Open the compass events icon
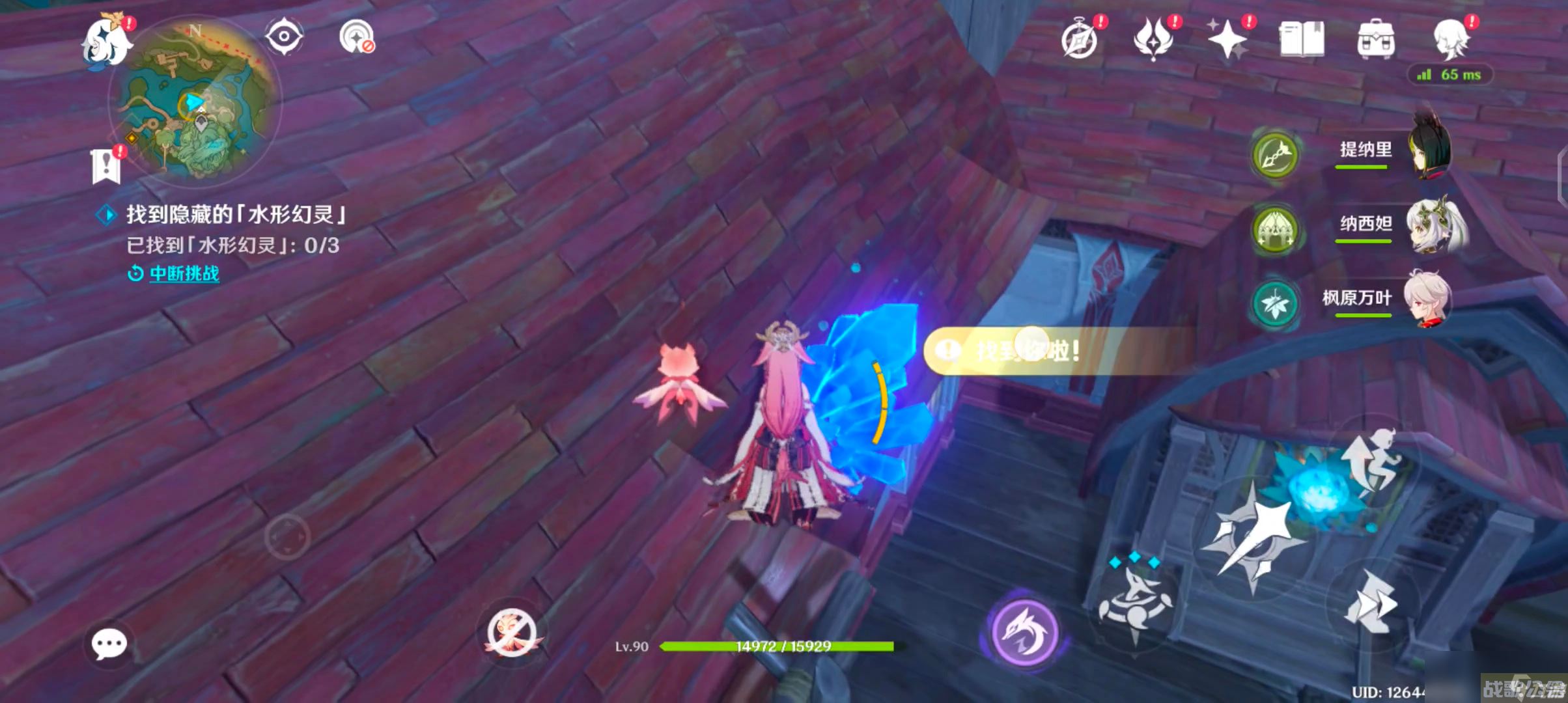The height and width of the screenshot is (703, 1568). [x=1080, y=40]
